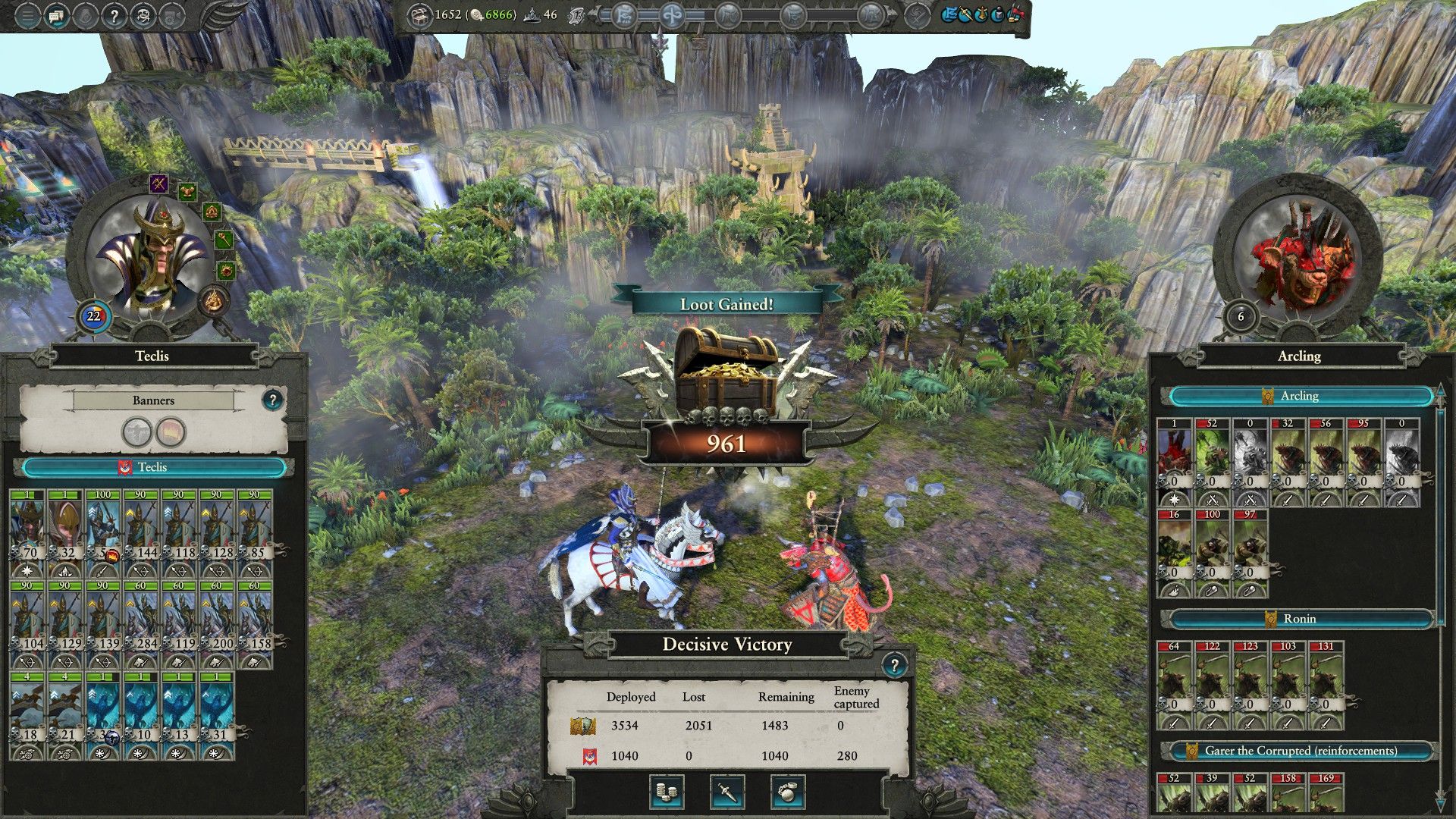Open the chat speech-bubble button

(x=56, y=16)
